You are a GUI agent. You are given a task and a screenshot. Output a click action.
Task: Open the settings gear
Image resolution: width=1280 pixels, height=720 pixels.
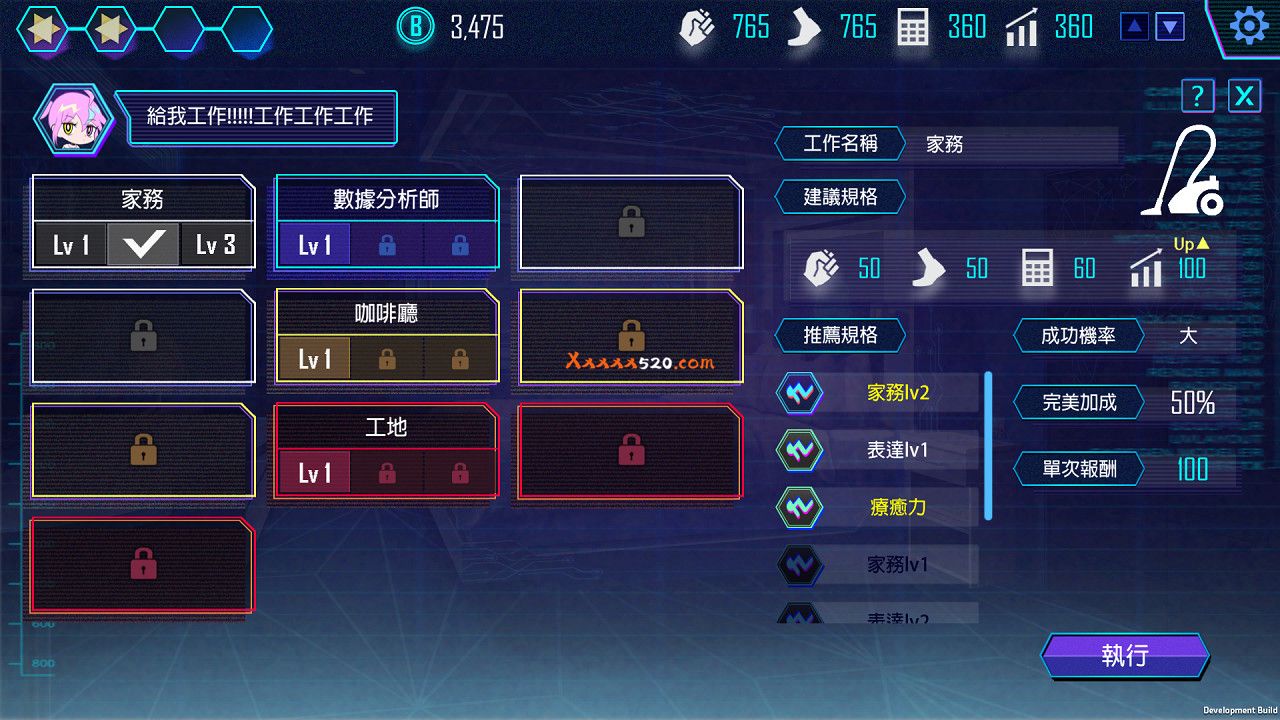1247,26
